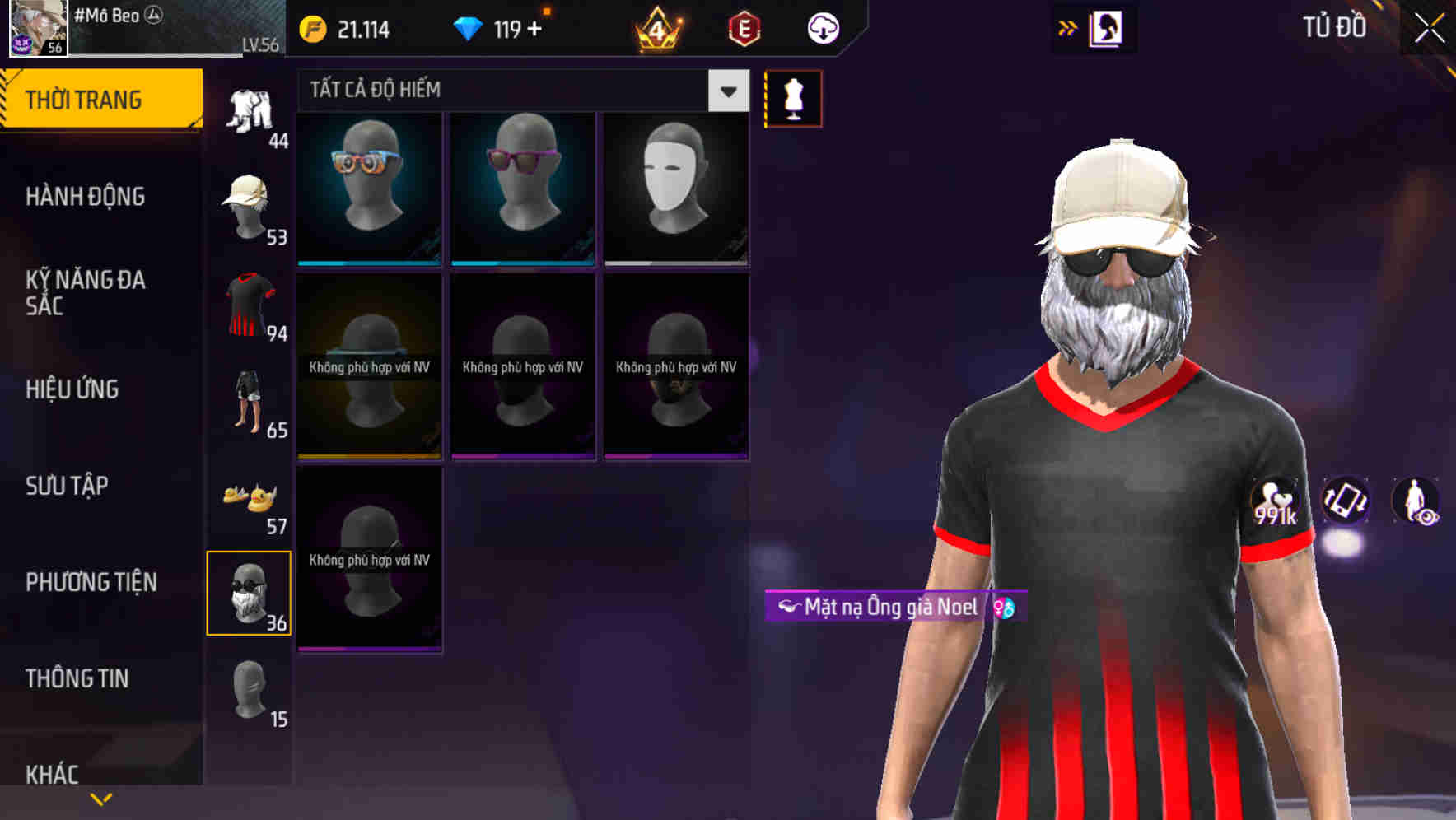Open the #Mô Beo player profile avatar
The width and height of the screenshot is (1456, 820).
pyautogui.click(x=36, y=29)
